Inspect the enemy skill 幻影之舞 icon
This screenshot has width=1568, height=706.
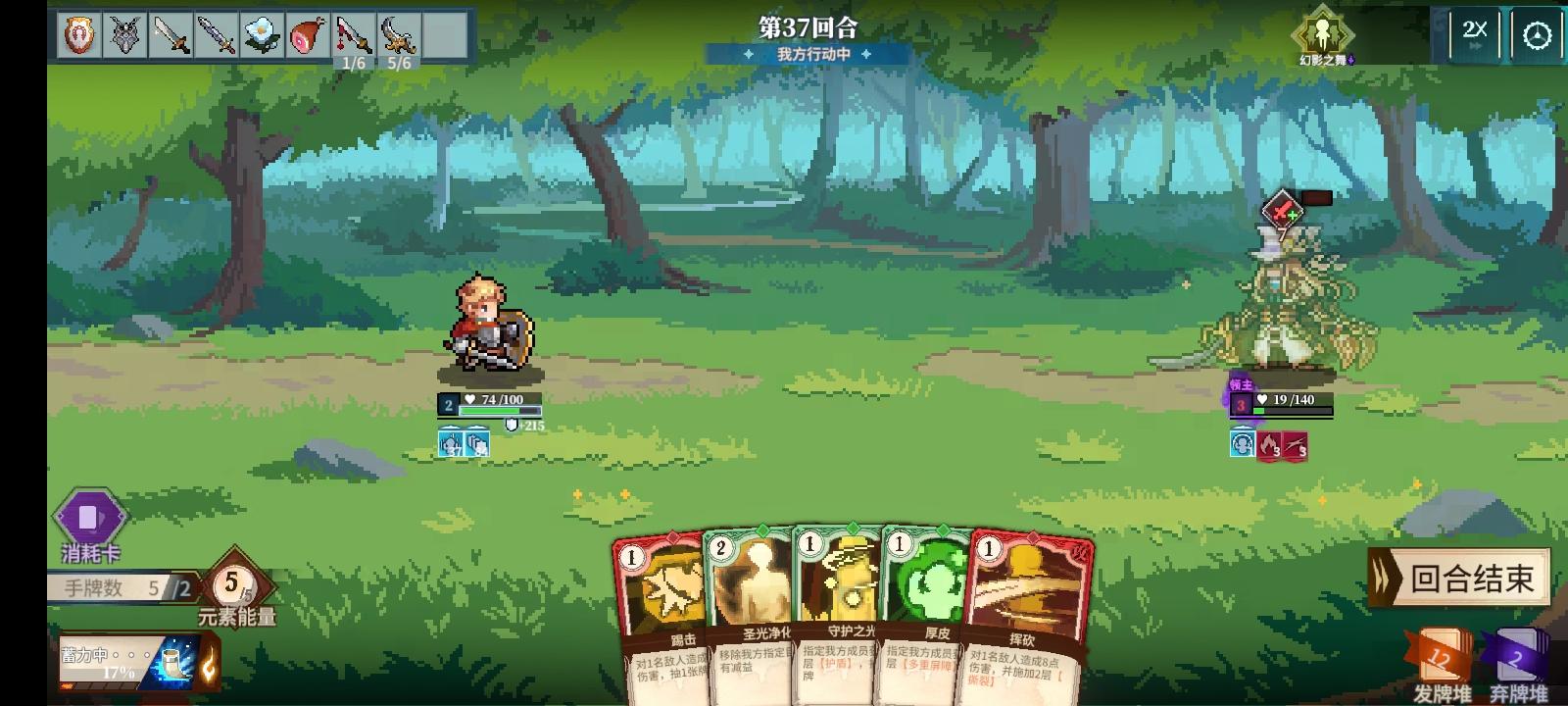1326,34
